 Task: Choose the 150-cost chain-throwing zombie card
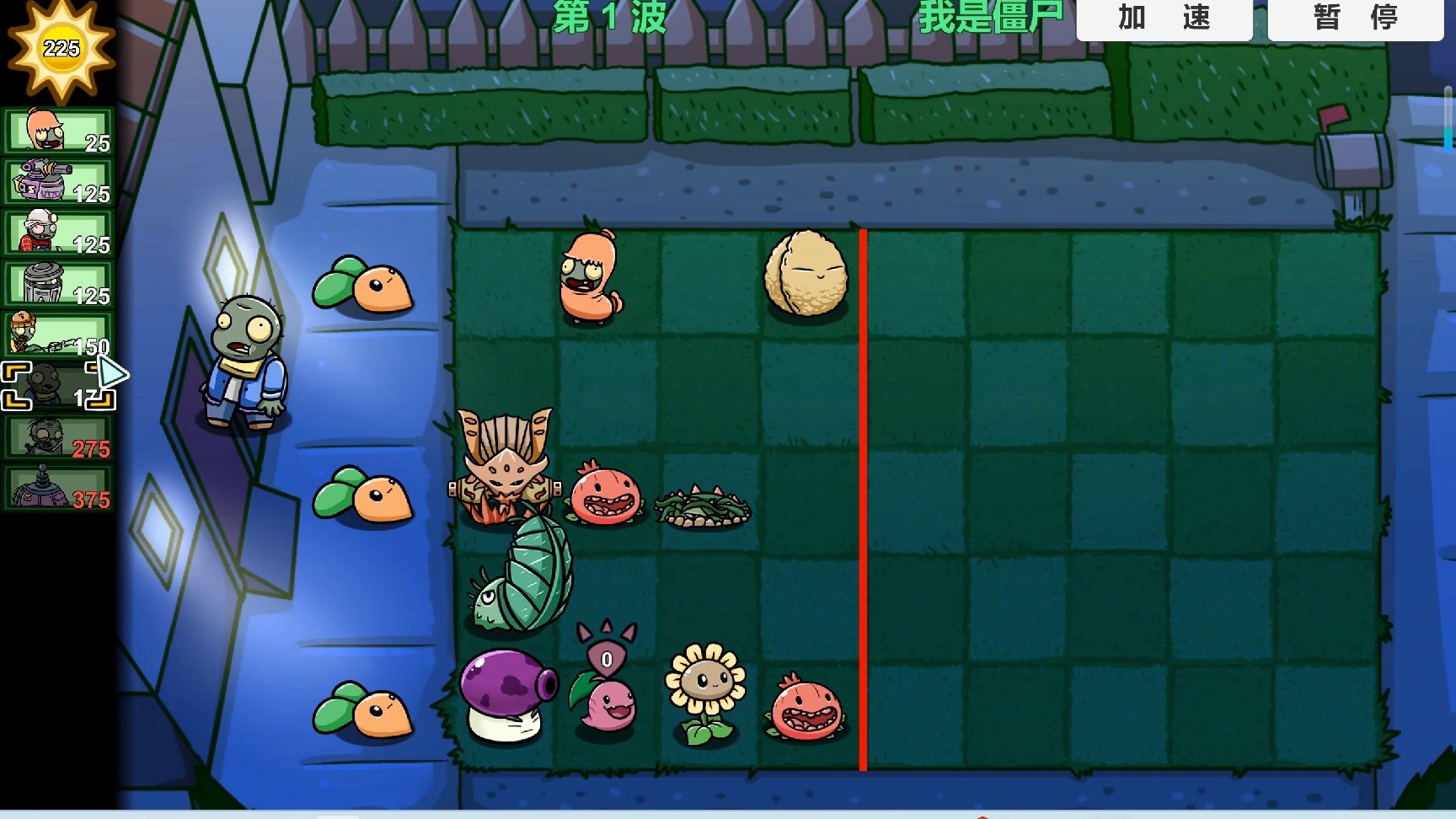(59, 335)
